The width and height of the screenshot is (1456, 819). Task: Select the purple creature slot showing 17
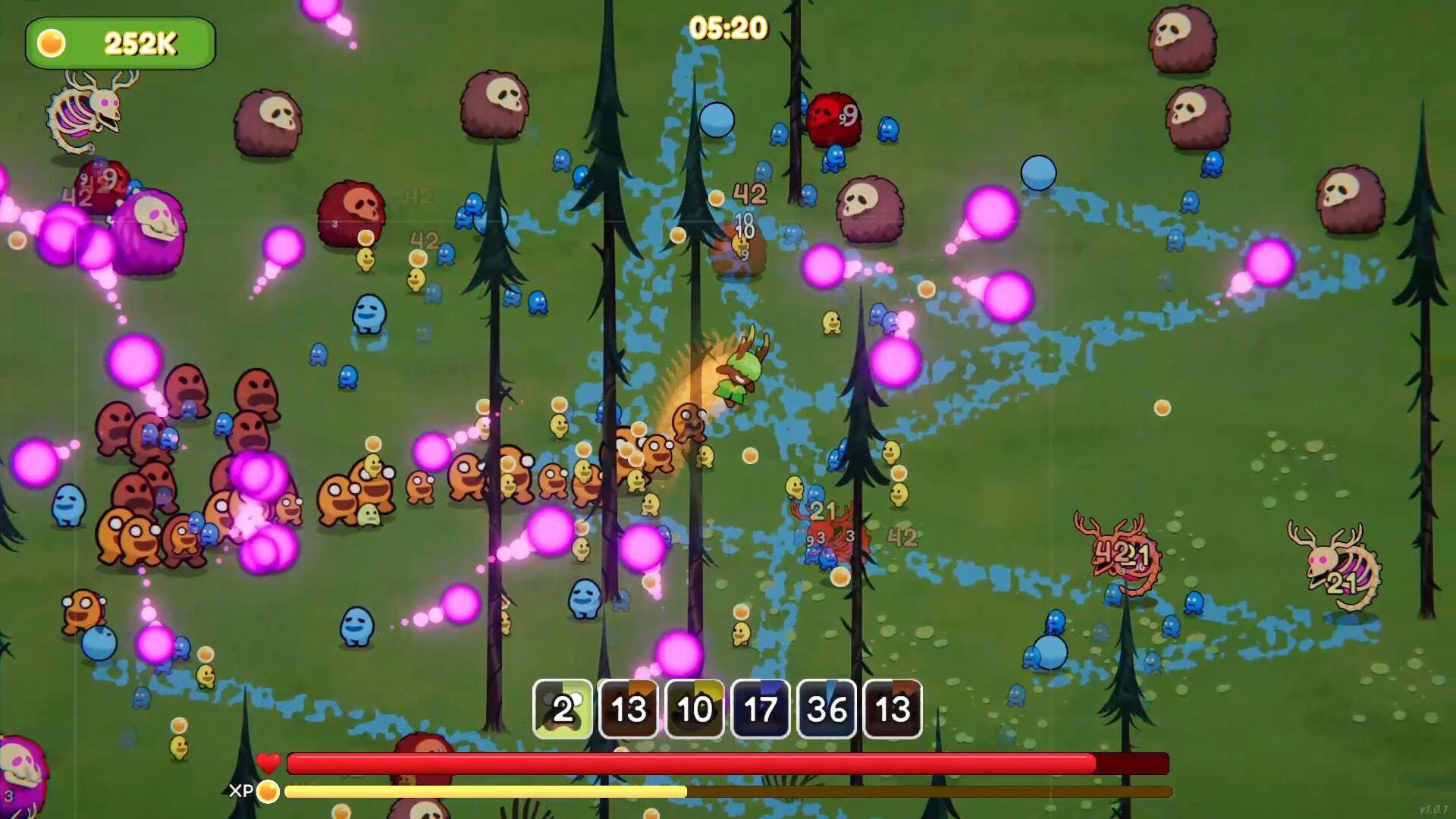761,711
